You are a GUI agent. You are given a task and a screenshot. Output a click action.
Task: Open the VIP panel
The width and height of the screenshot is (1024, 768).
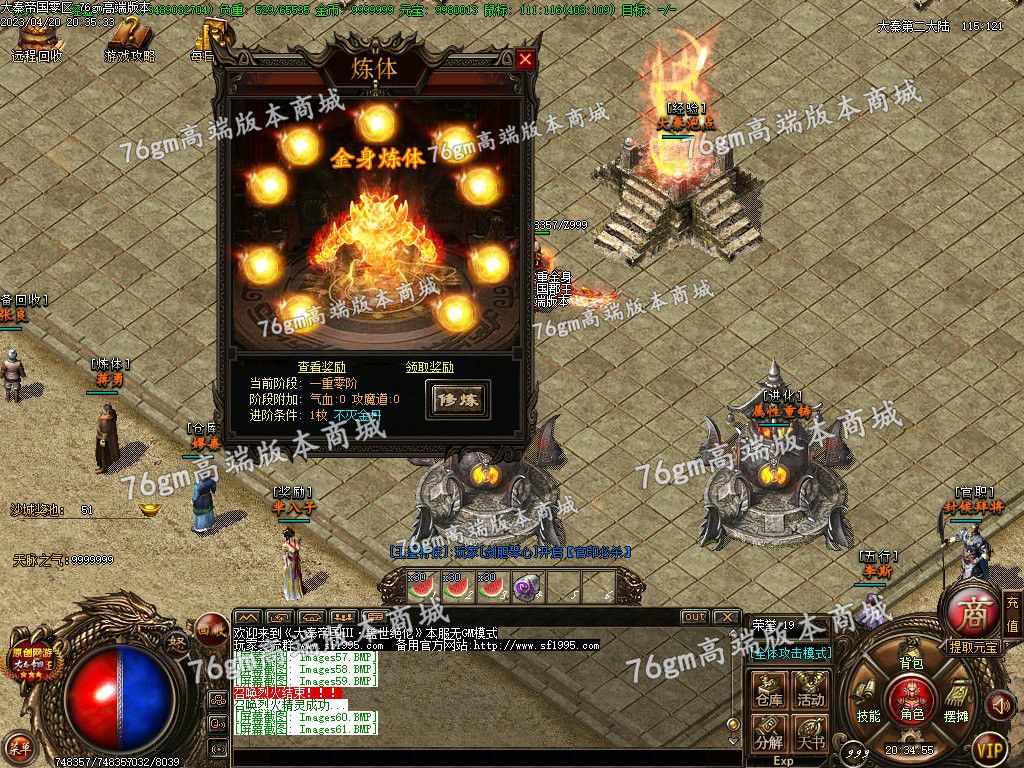coord(989,747)
